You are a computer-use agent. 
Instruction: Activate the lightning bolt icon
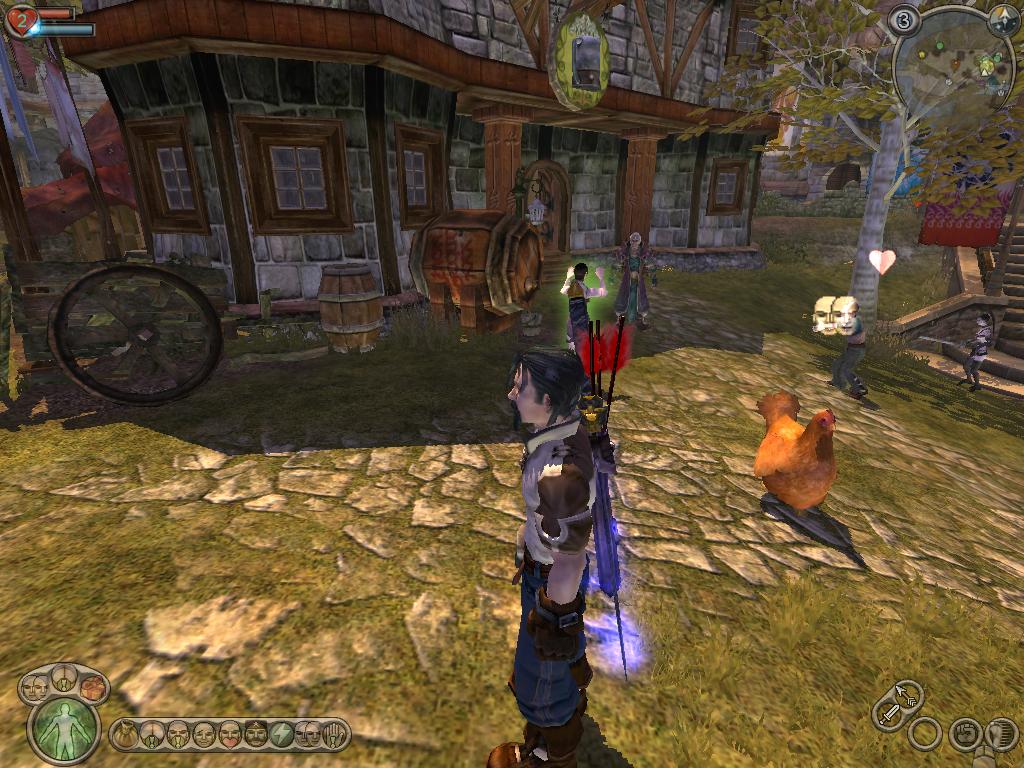coord(282,735)
